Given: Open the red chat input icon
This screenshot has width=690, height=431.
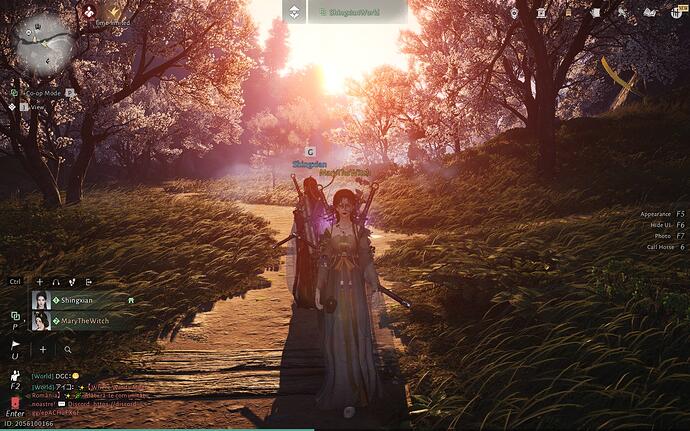Looking at the screenshot, I should 15,403.
